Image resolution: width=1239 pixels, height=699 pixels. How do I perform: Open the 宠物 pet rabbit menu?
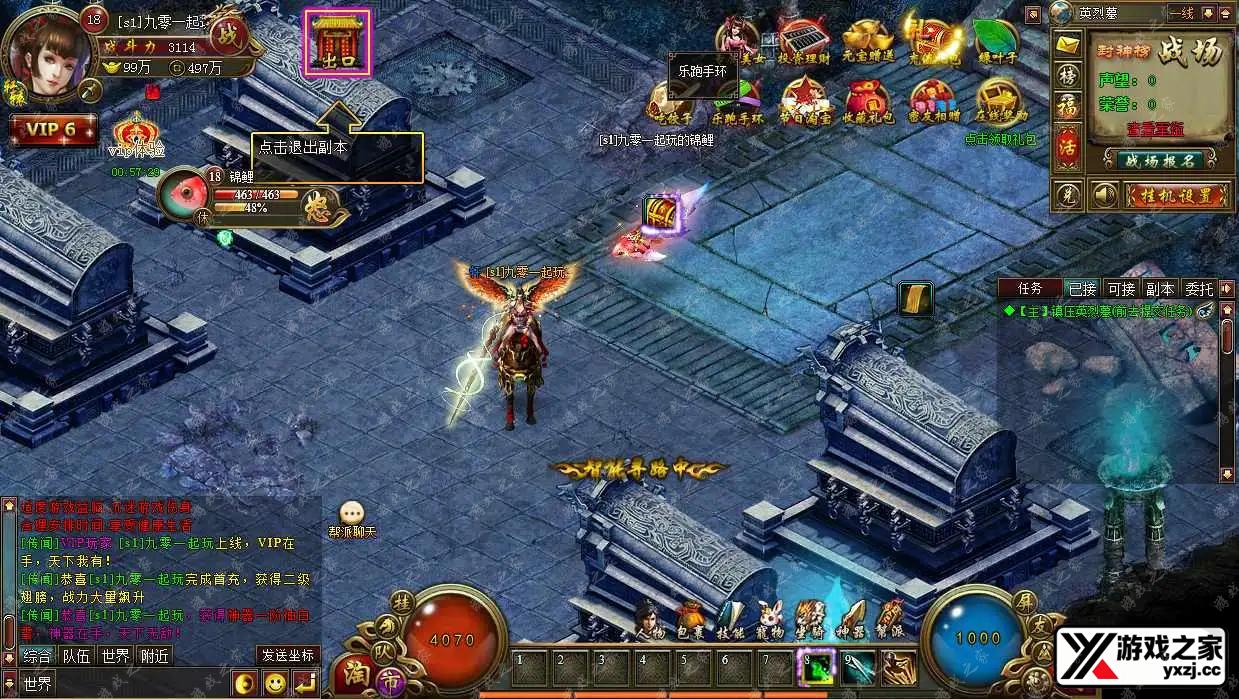tap(769, 620)
